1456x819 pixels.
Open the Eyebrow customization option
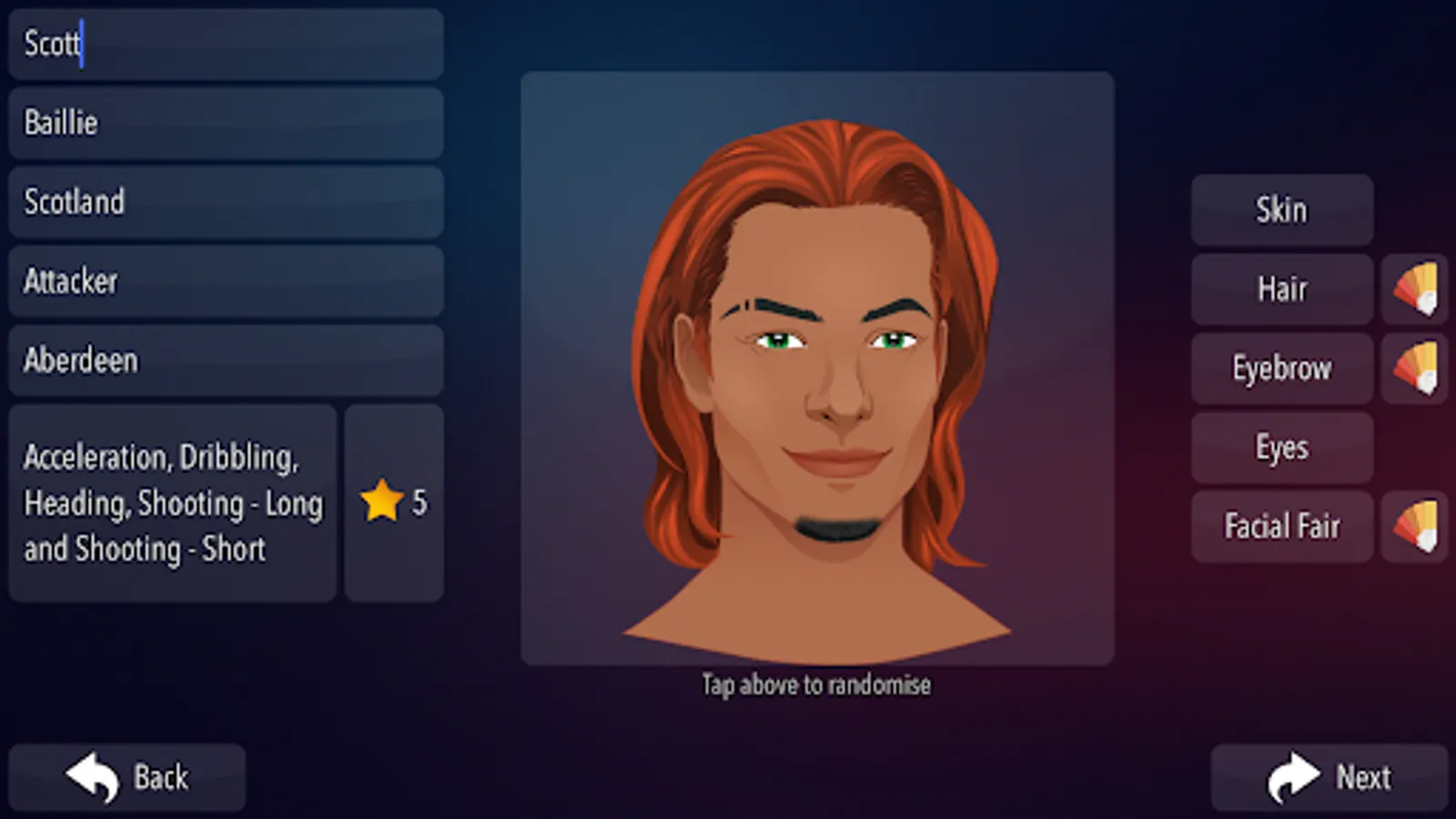[x=1281, y=369]
